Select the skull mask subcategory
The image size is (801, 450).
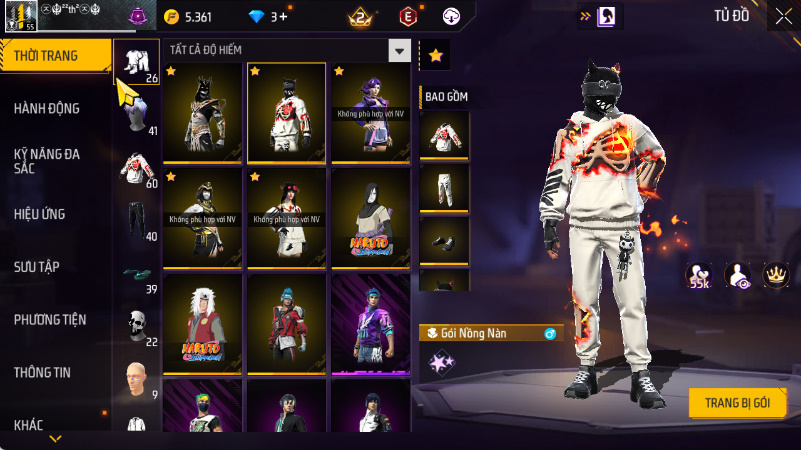point(136,324)
